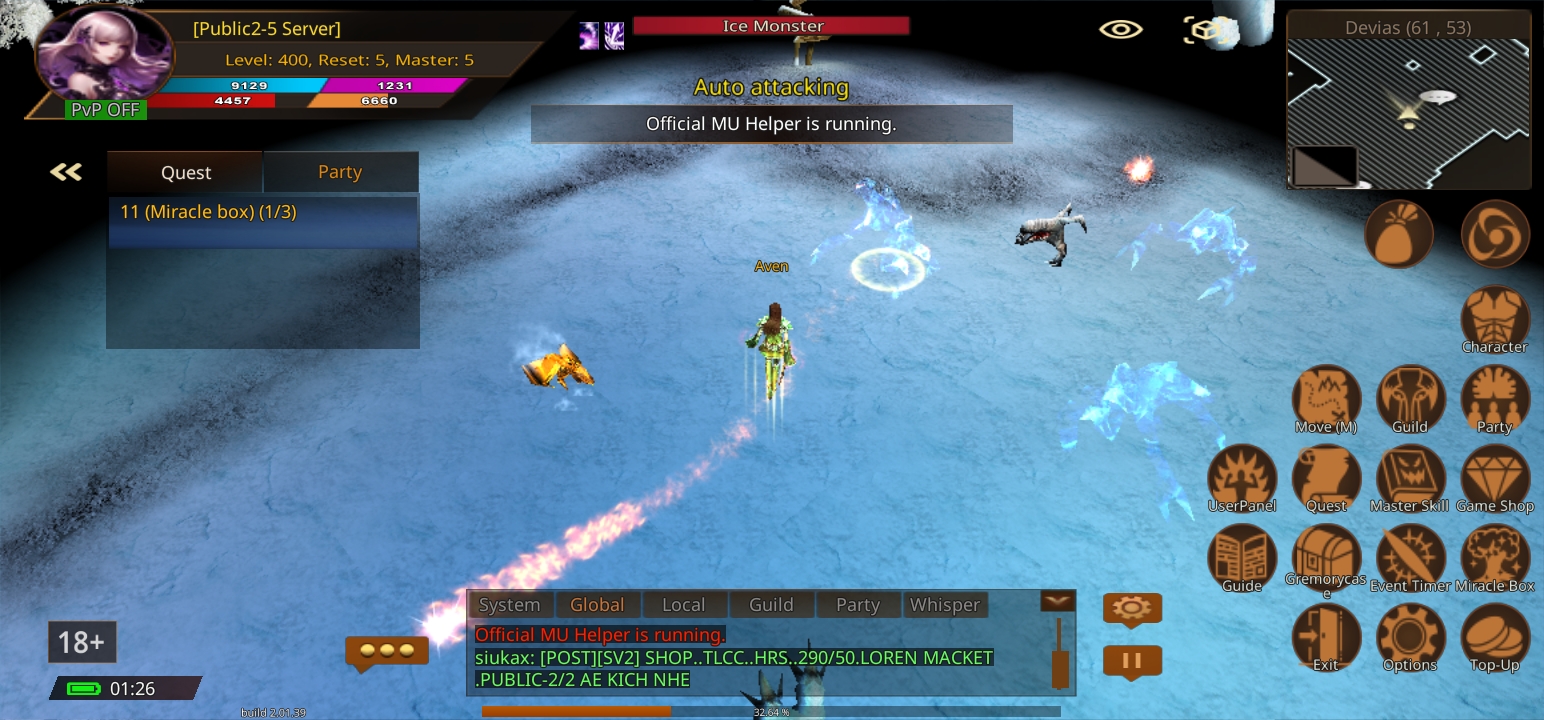Open the Game Shop

pyautogui.click(x=1495, y=477)
